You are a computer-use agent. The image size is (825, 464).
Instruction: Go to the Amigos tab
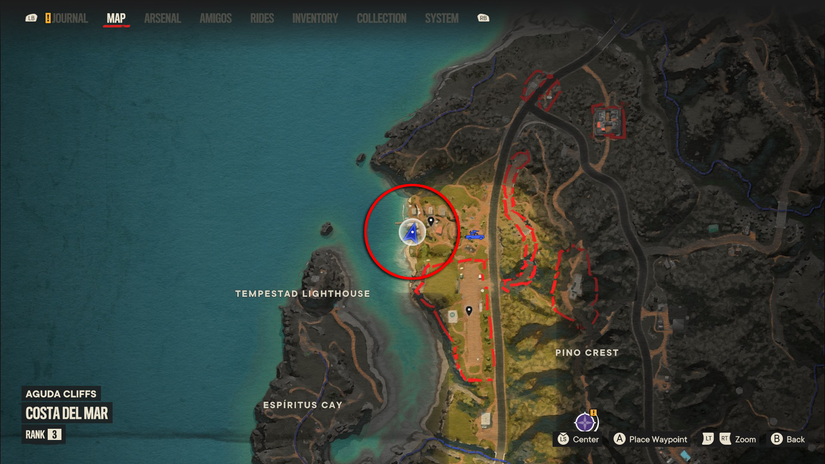[215, 18]
